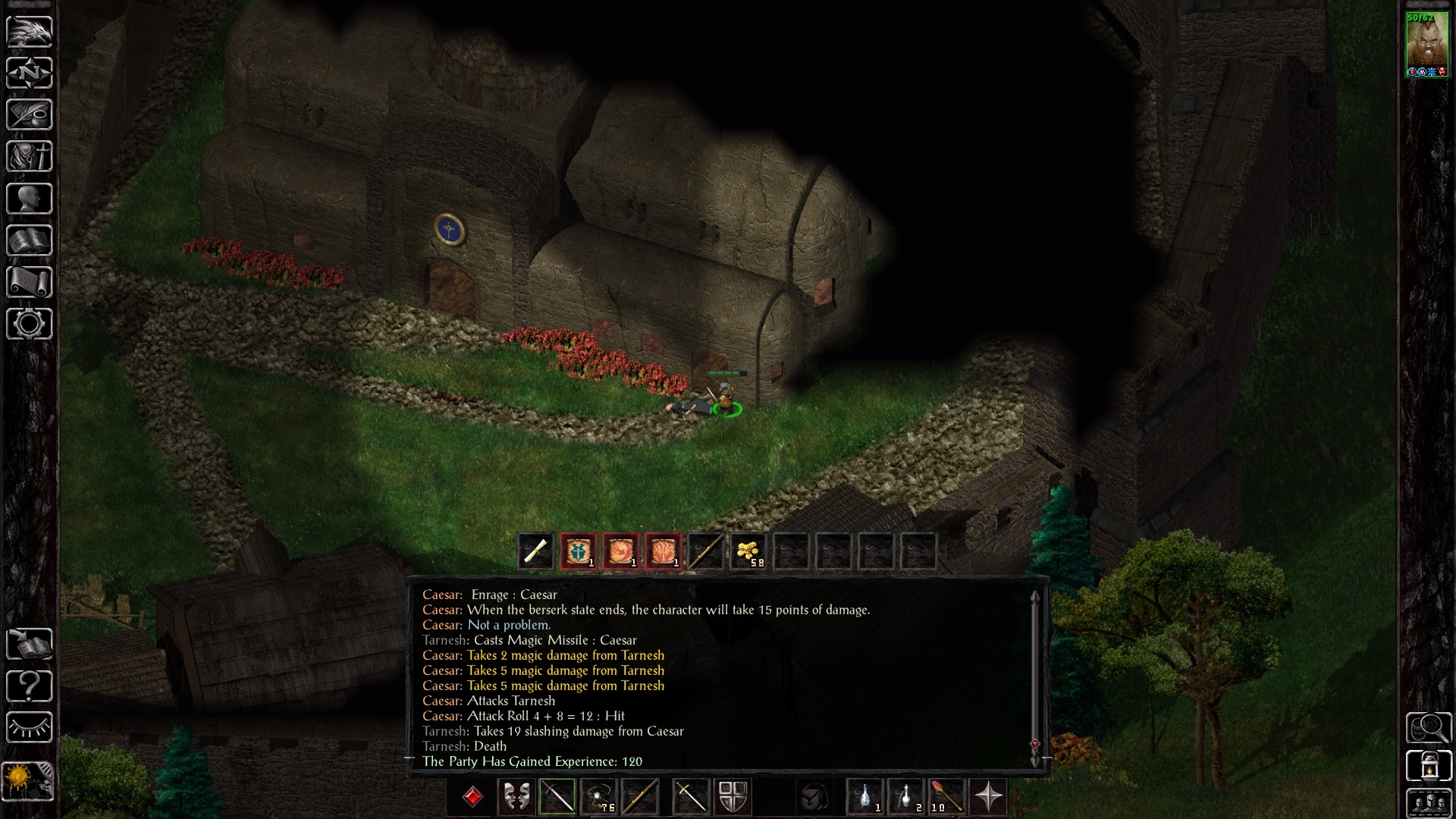
Task: Select Caesar's character portrait
Action: pyautogui.click(x=1426, y=44)
